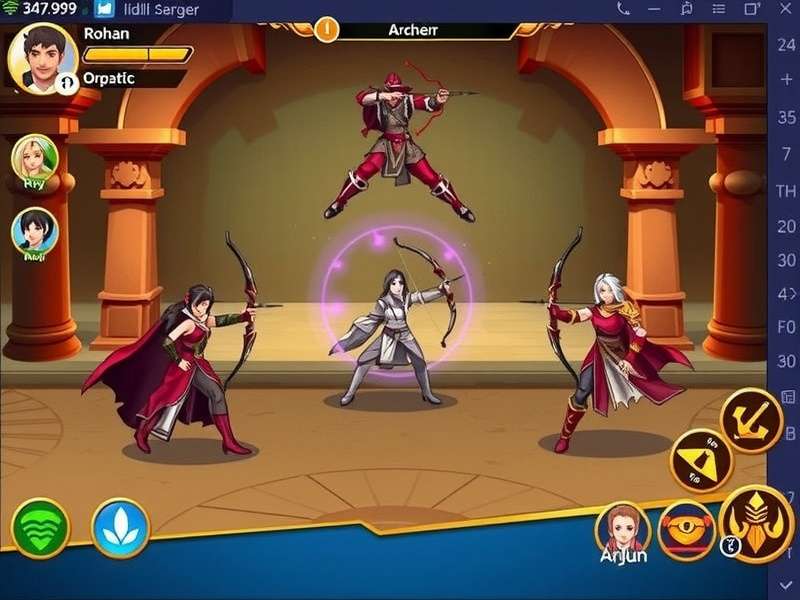Open Rohan's player portrait
Image resolution: width=800 pixels, height=600 pixels.
(x=42, y=57)
